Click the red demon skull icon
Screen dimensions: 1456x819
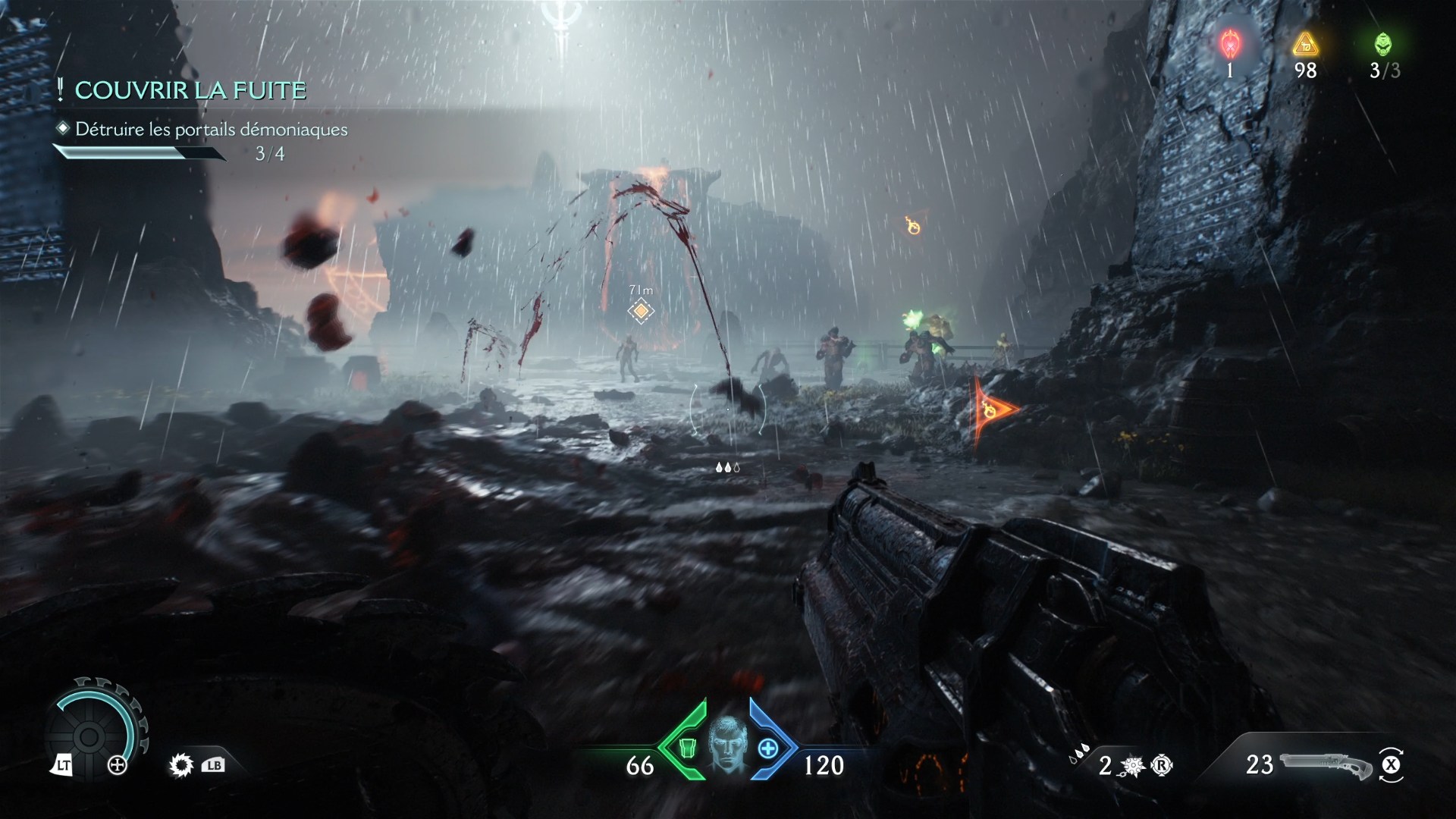point(1229,44)
